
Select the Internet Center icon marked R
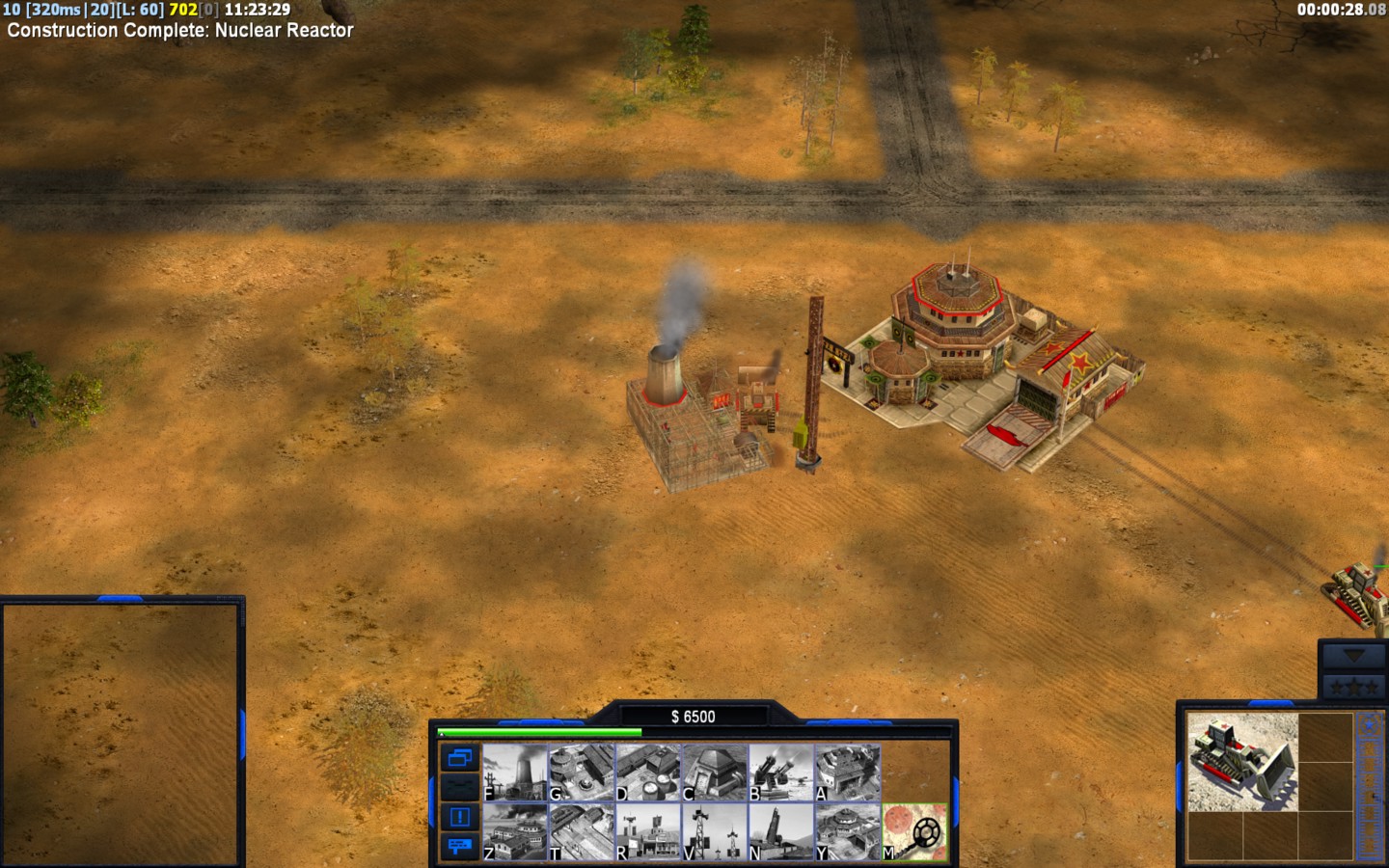point(648,831)
